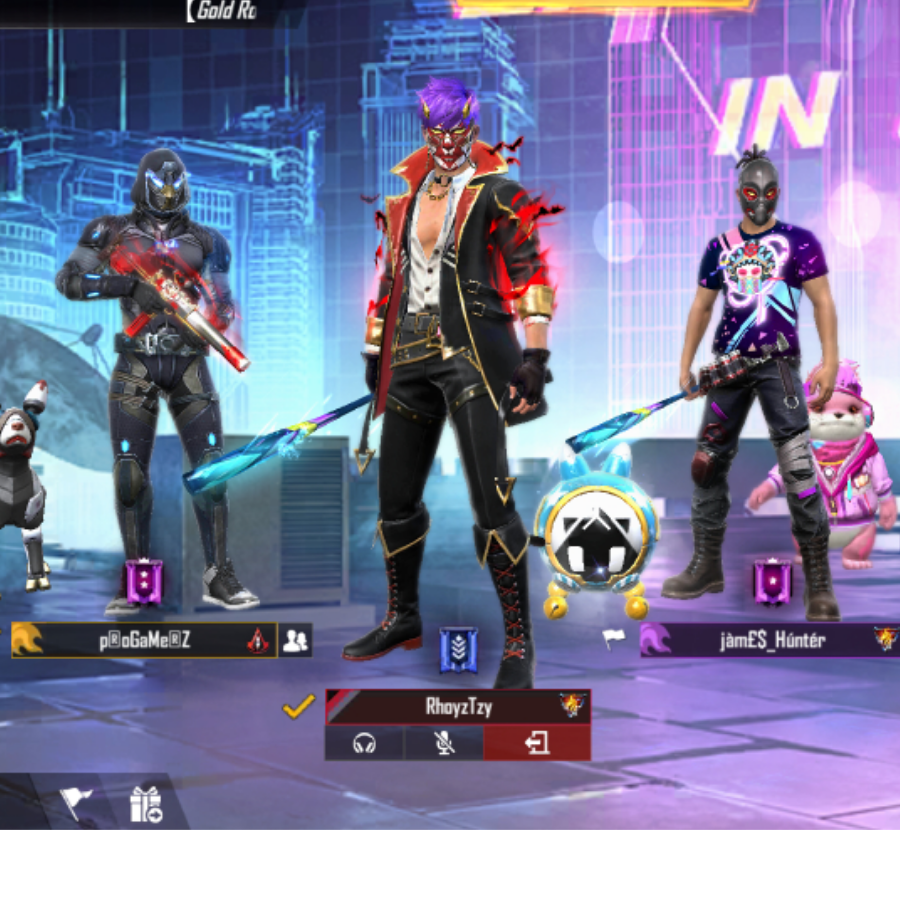Viewport: 900px width, 900px height.
Task: Click the friends icon beside pRoGaMeRZ
Action: pos(295,641)
